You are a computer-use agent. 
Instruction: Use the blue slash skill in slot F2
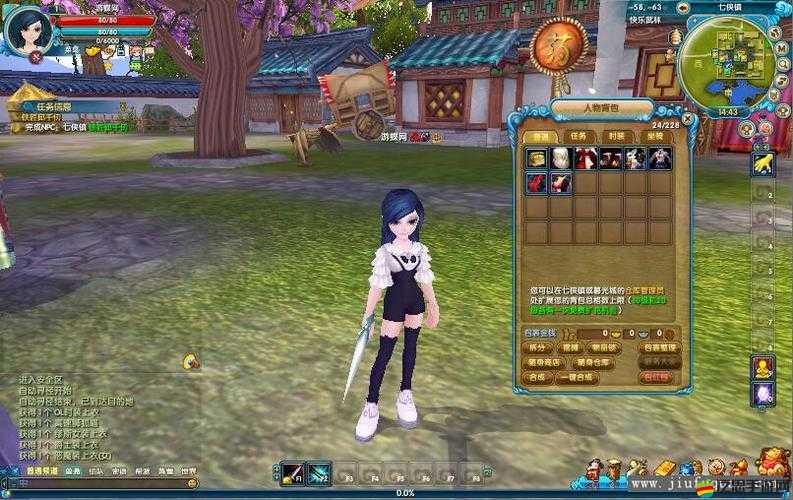tap(318, 471)
